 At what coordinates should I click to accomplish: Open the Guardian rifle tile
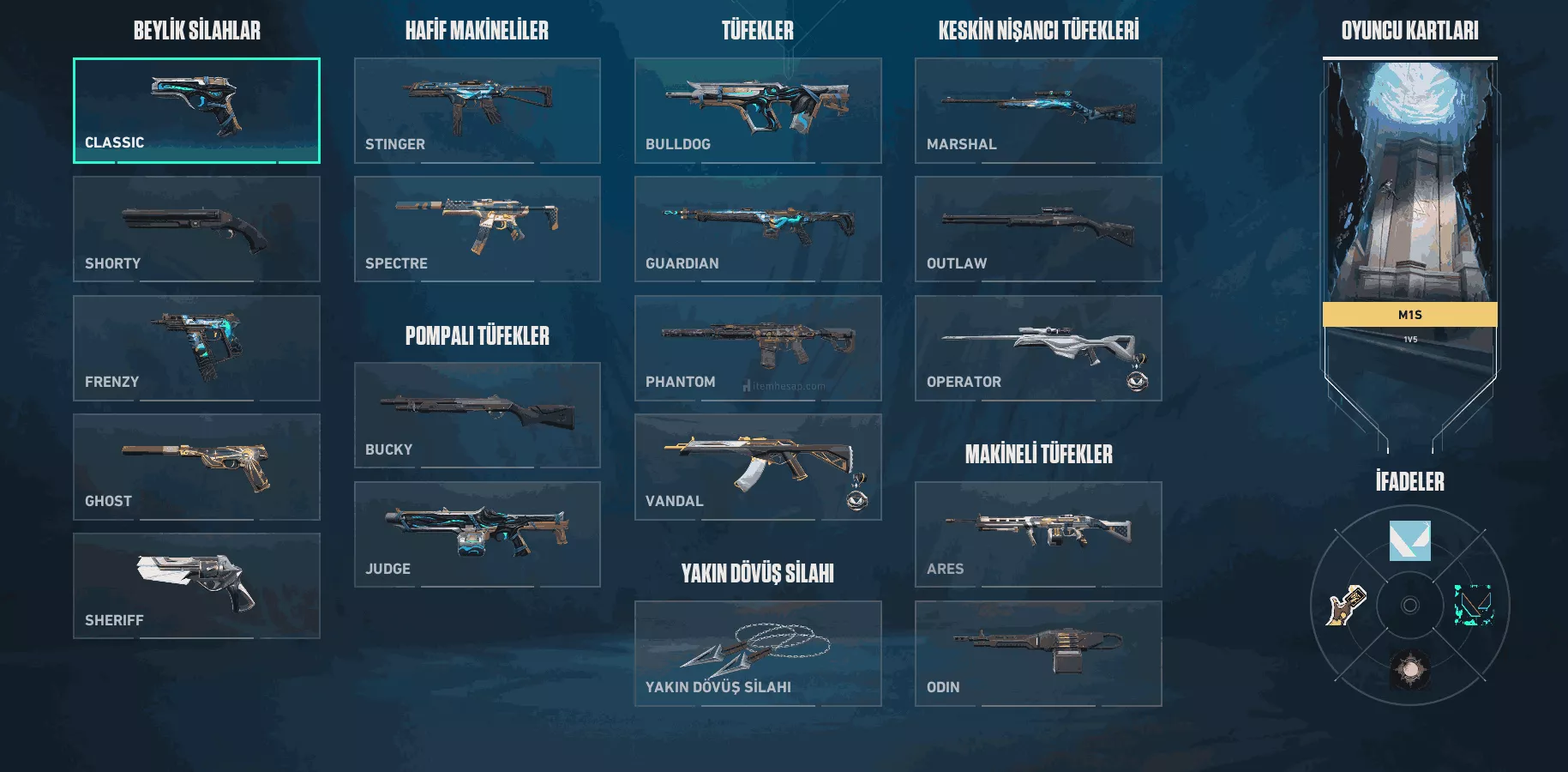[758, 229]
